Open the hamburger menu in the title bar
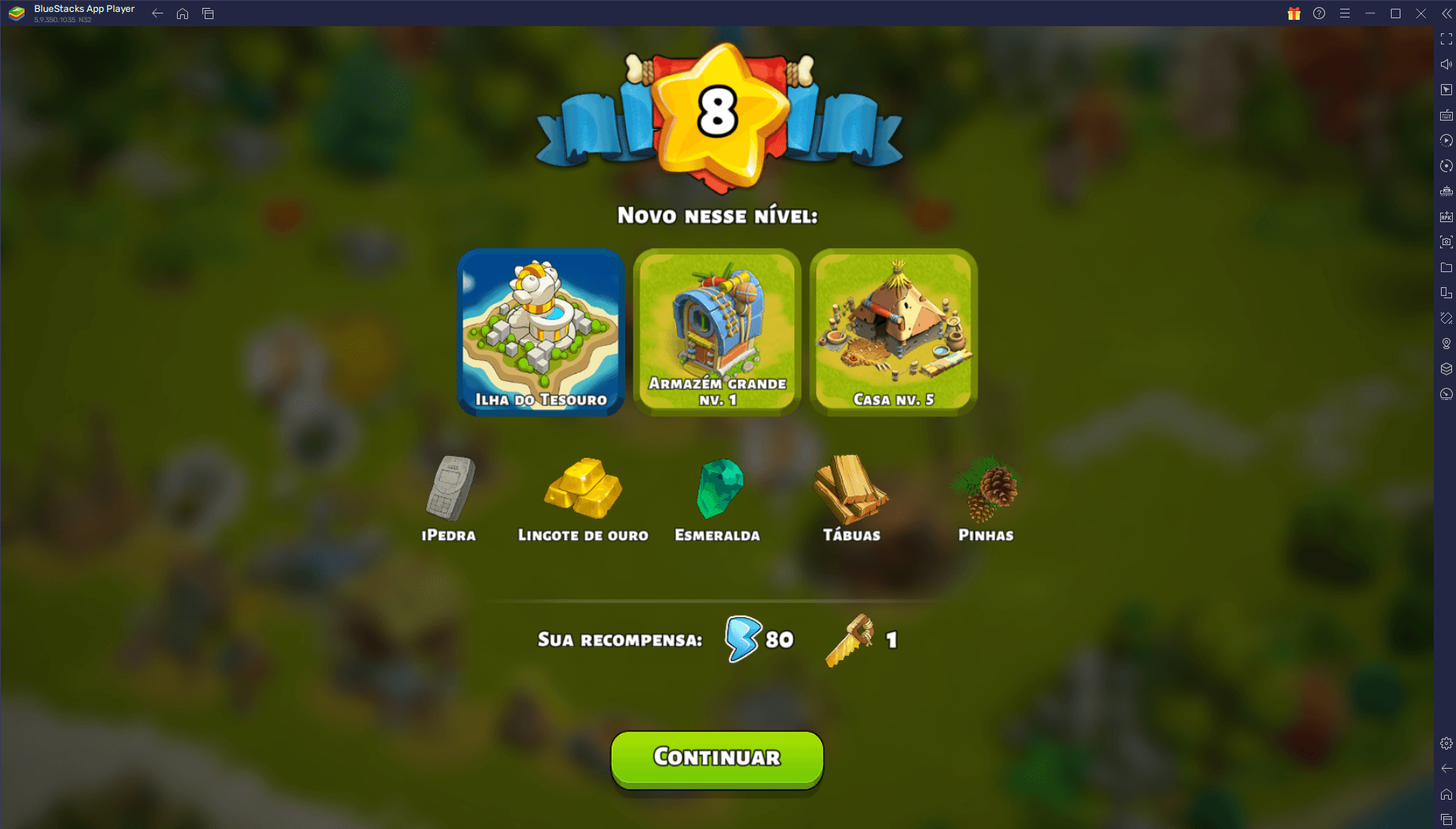The width and height of the screenshot is (1456, 829). click(x=1345, y=13)
